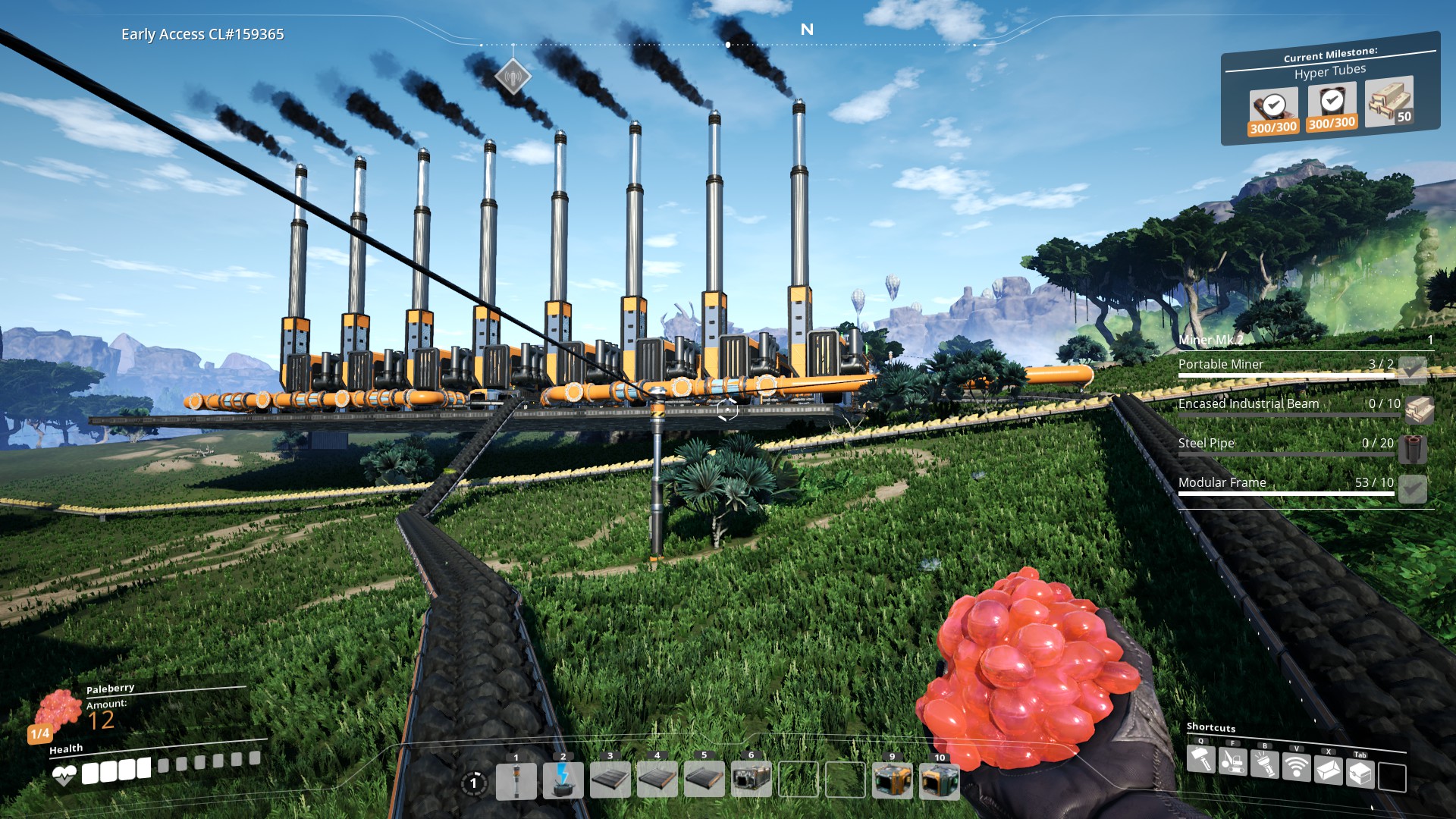
Task: Open the build menu hammer shortcut
Action: [x=1201, y=760]
